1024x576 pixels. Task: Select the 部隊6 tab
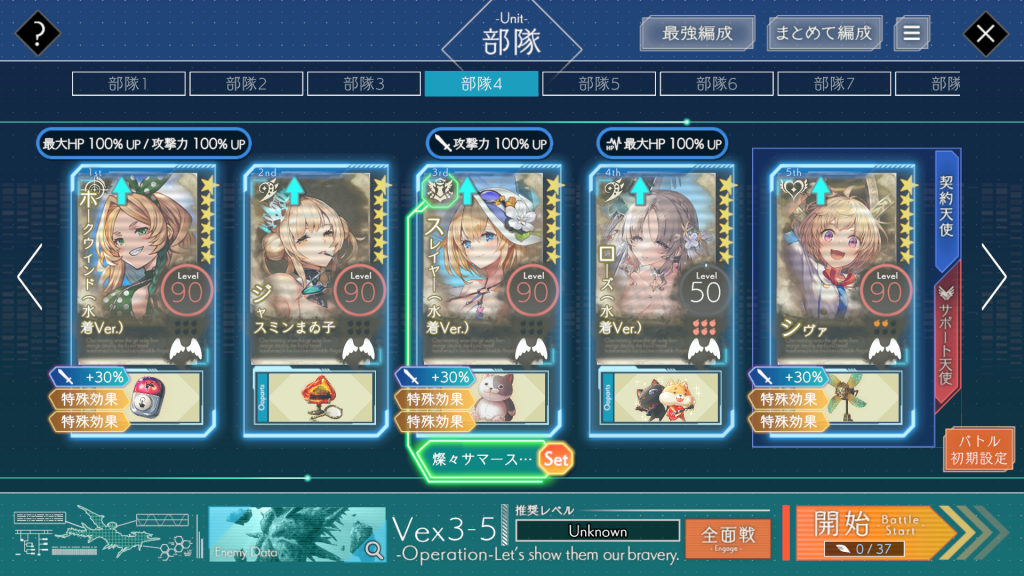point(716,84)
